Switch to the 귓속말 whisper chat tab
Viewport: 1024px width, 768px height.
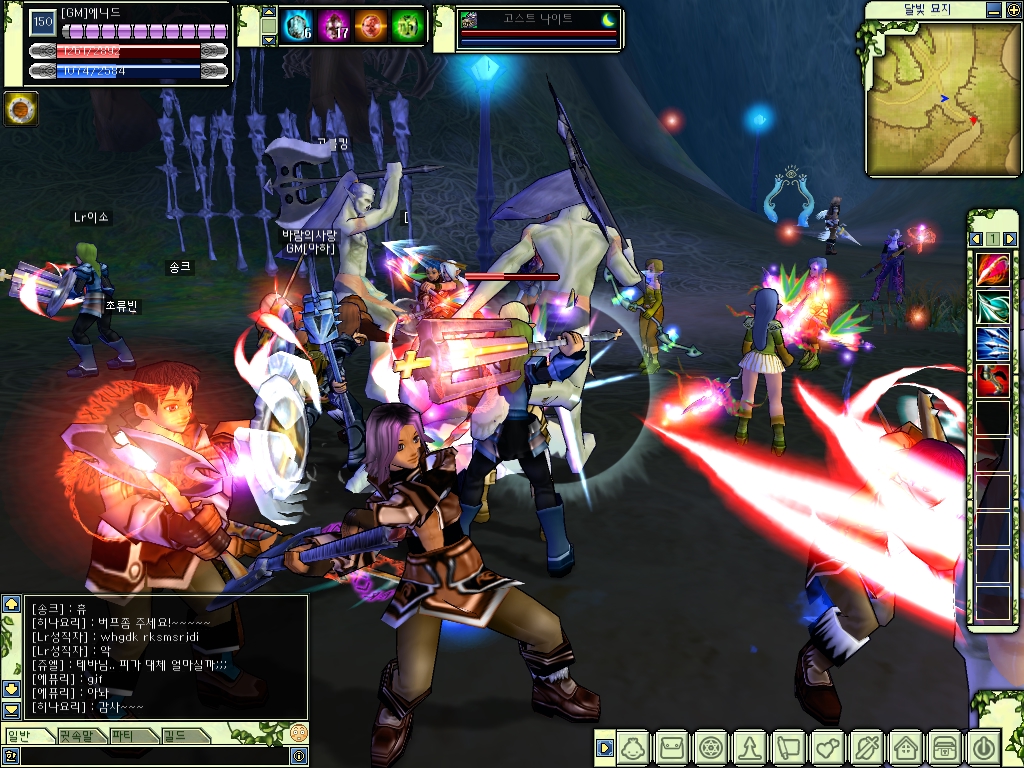[x=81, y=736]
